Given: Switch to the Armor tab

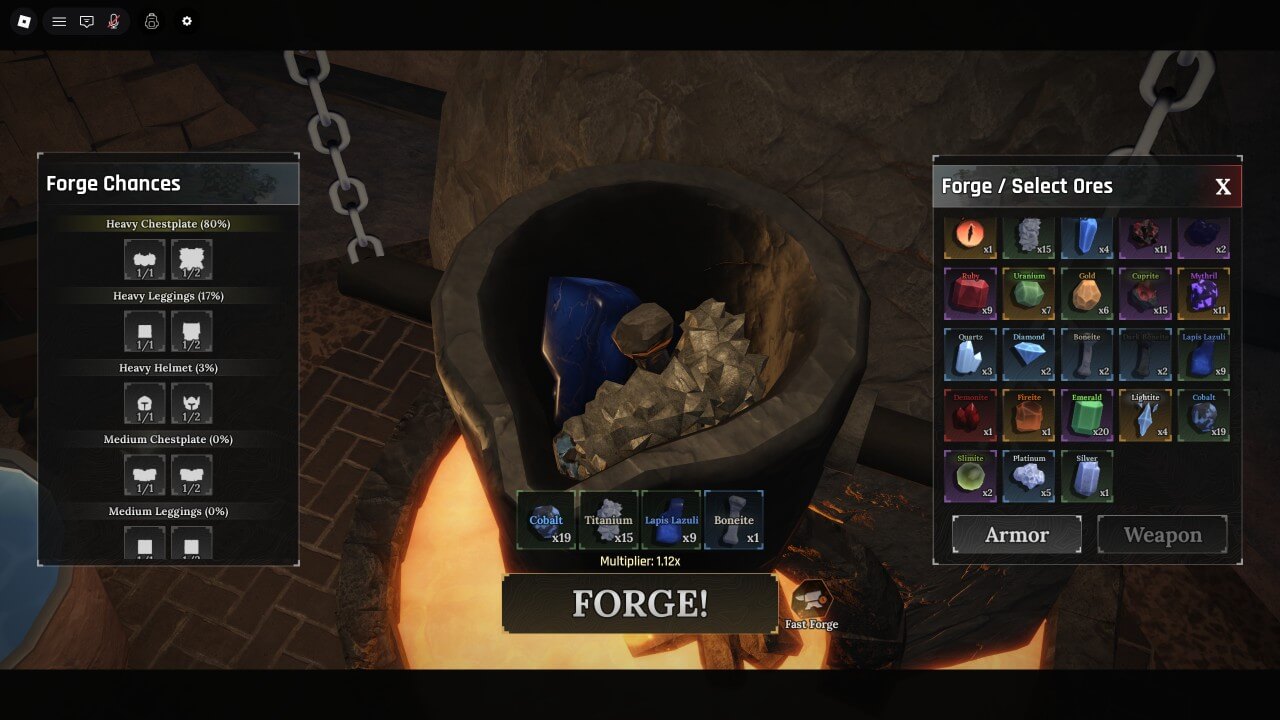Looking at the screenshot, I should [1016, 535].
